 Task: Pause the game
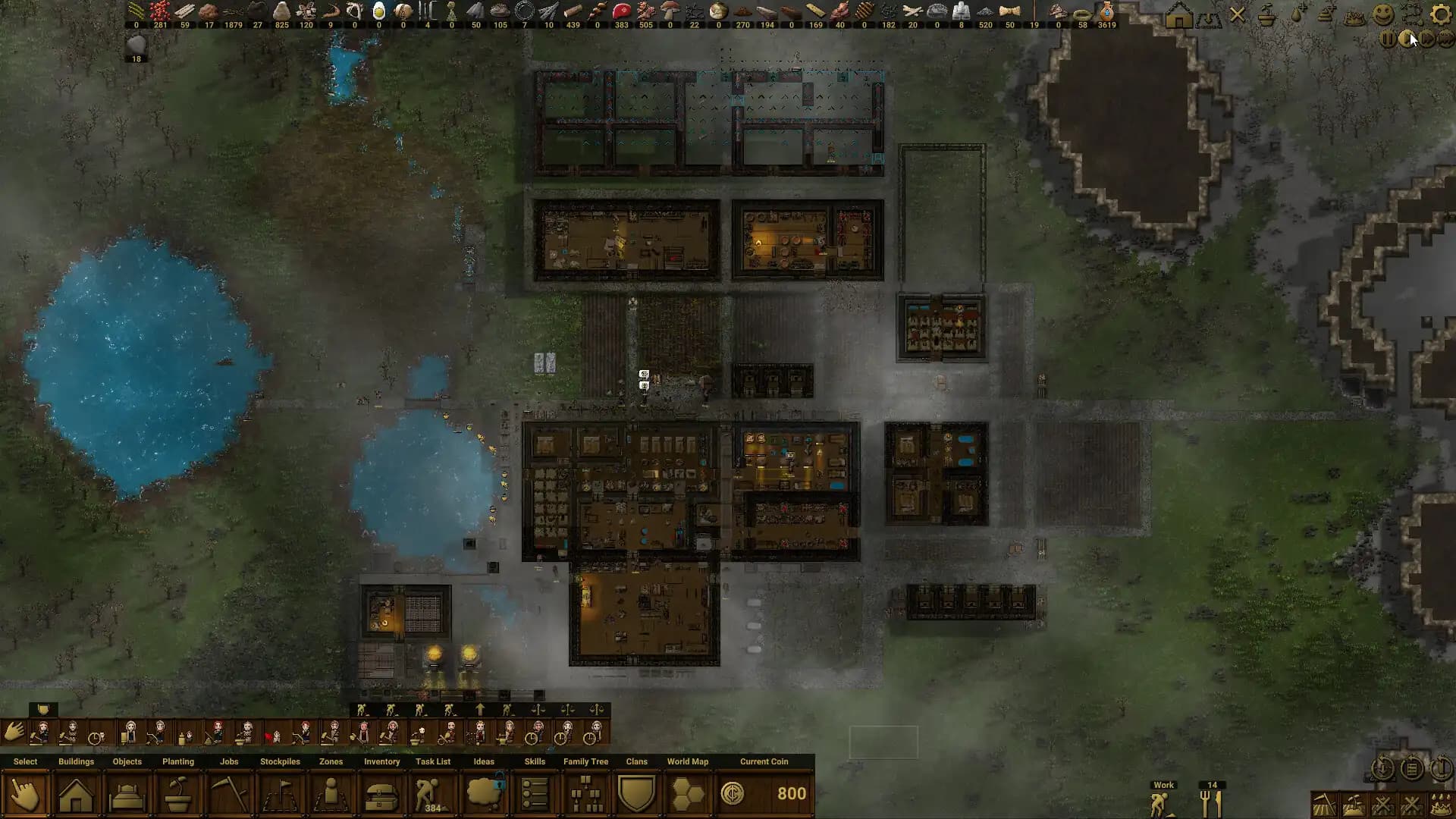click(1388, 39)
